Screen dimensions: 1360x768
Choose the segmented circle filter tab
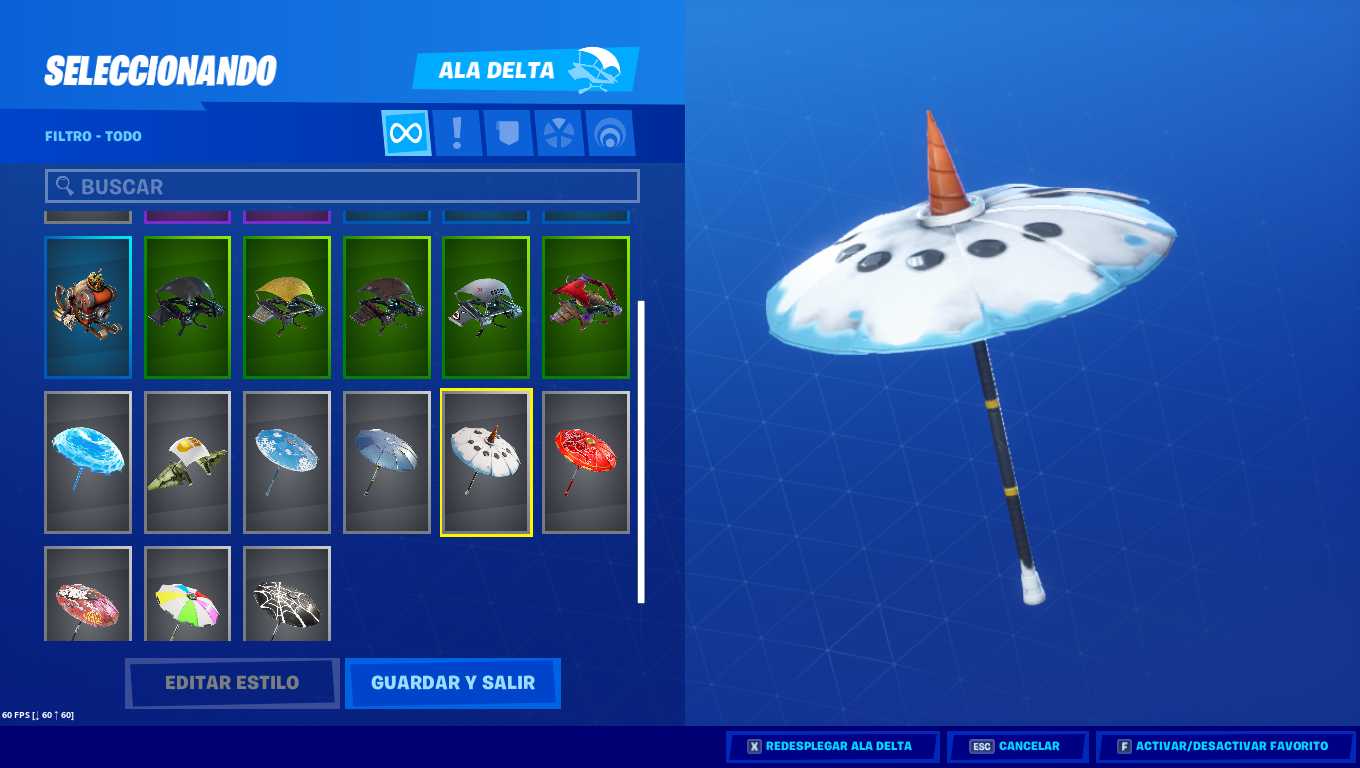[558, 133]
